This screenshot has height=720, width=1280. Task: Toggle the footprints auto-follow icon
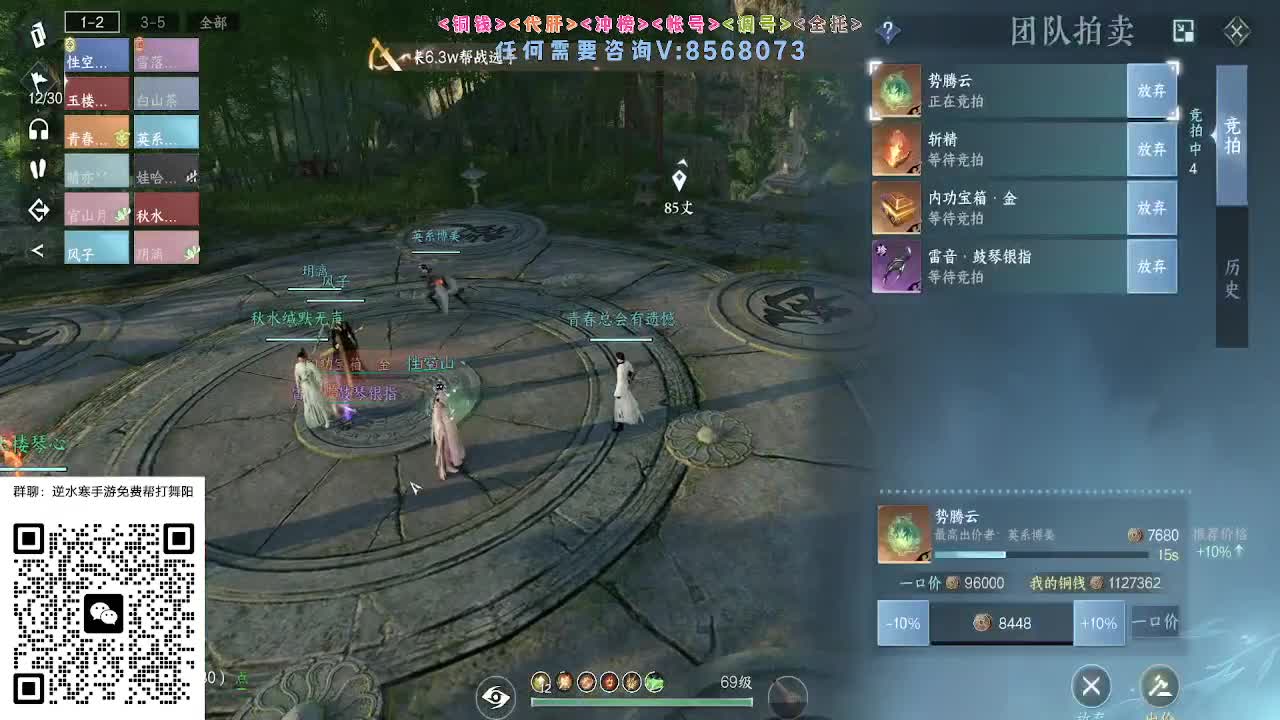pyautogui.click(x=36, y=170)
